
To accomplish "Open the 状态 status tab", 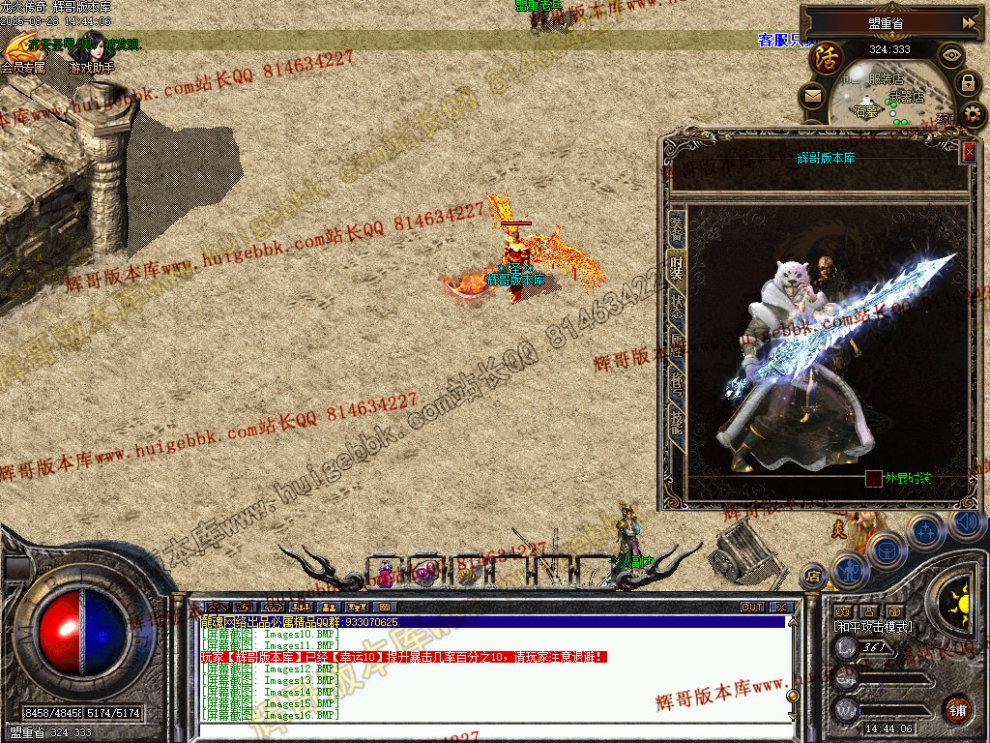I will point(677,307).
